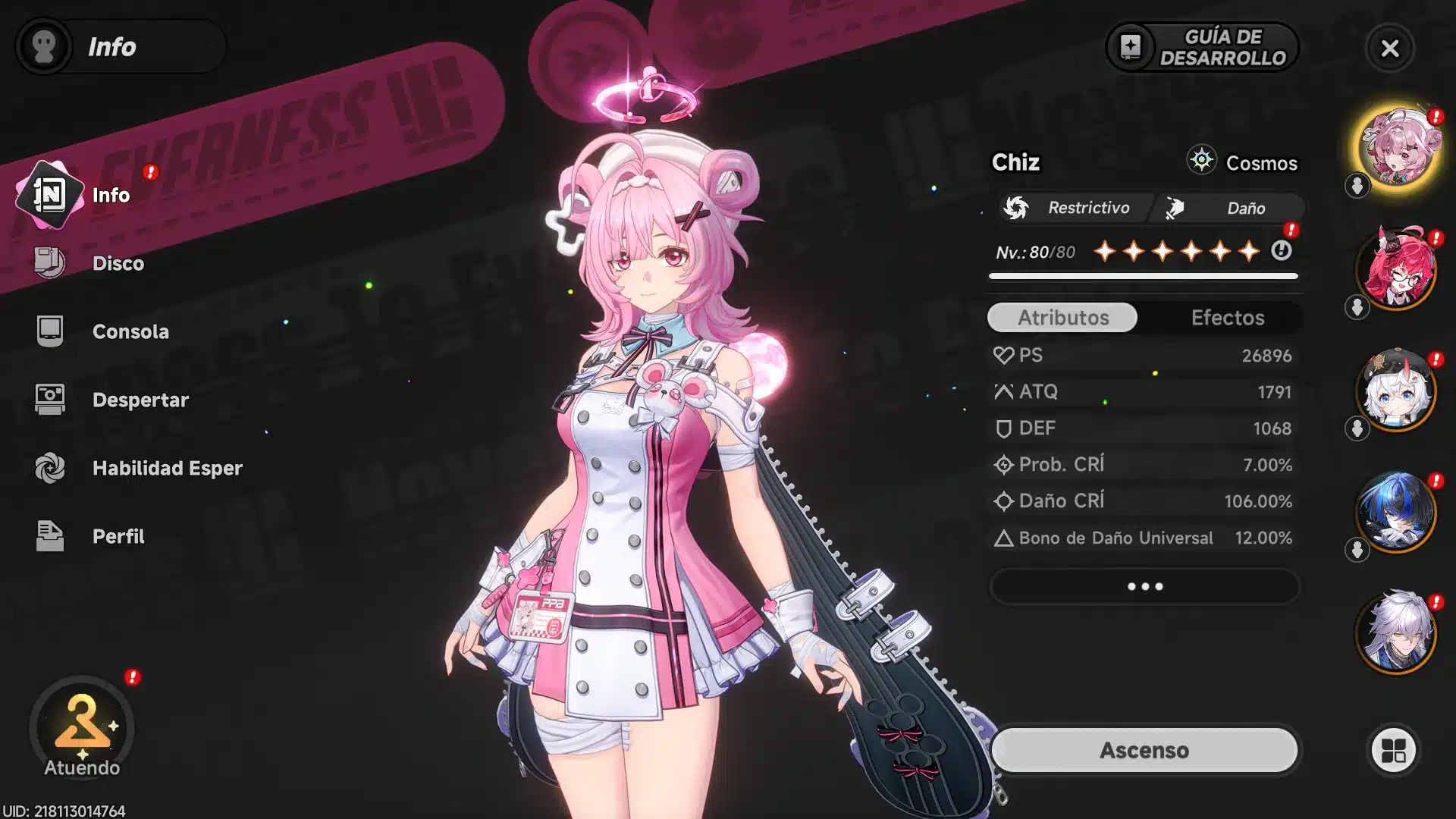Select the red-haired character portrait
This screenshot has width=1456, height=819.
pos(1397,268)
